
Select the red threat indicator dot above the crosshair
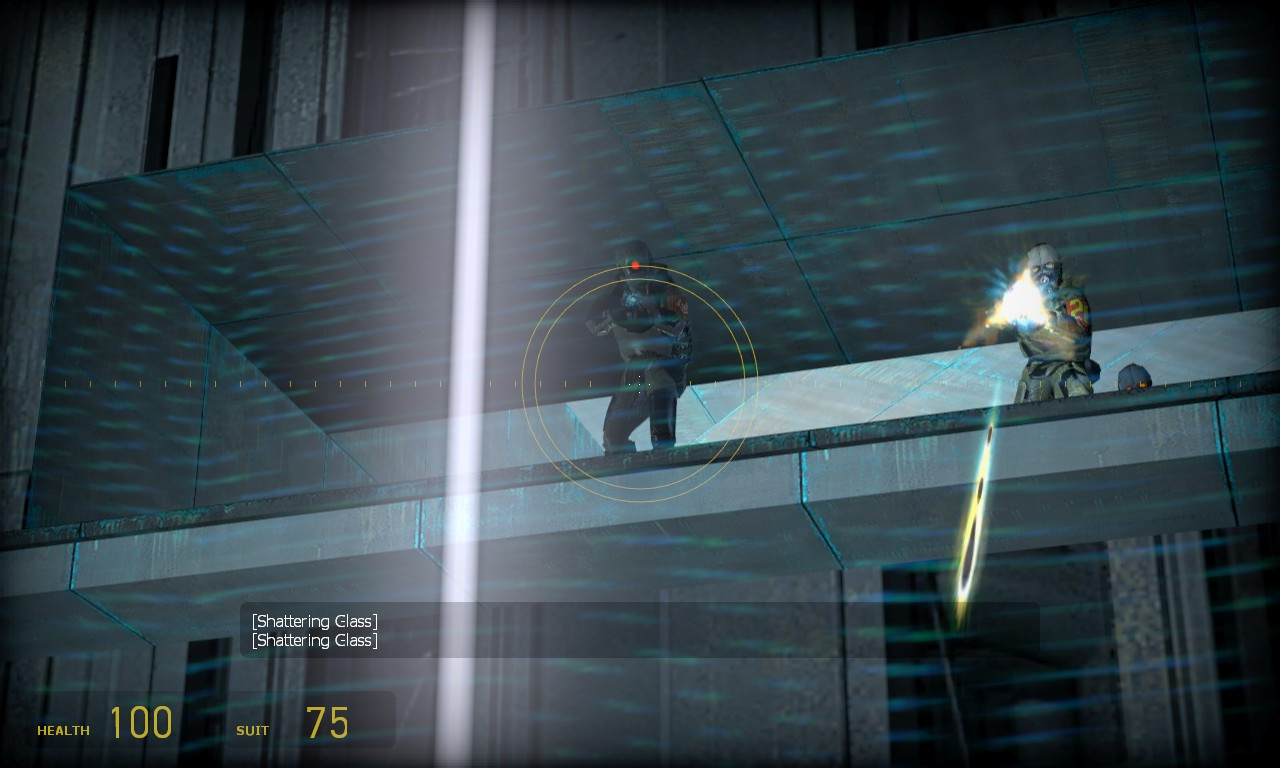click(x=636, y=266)
